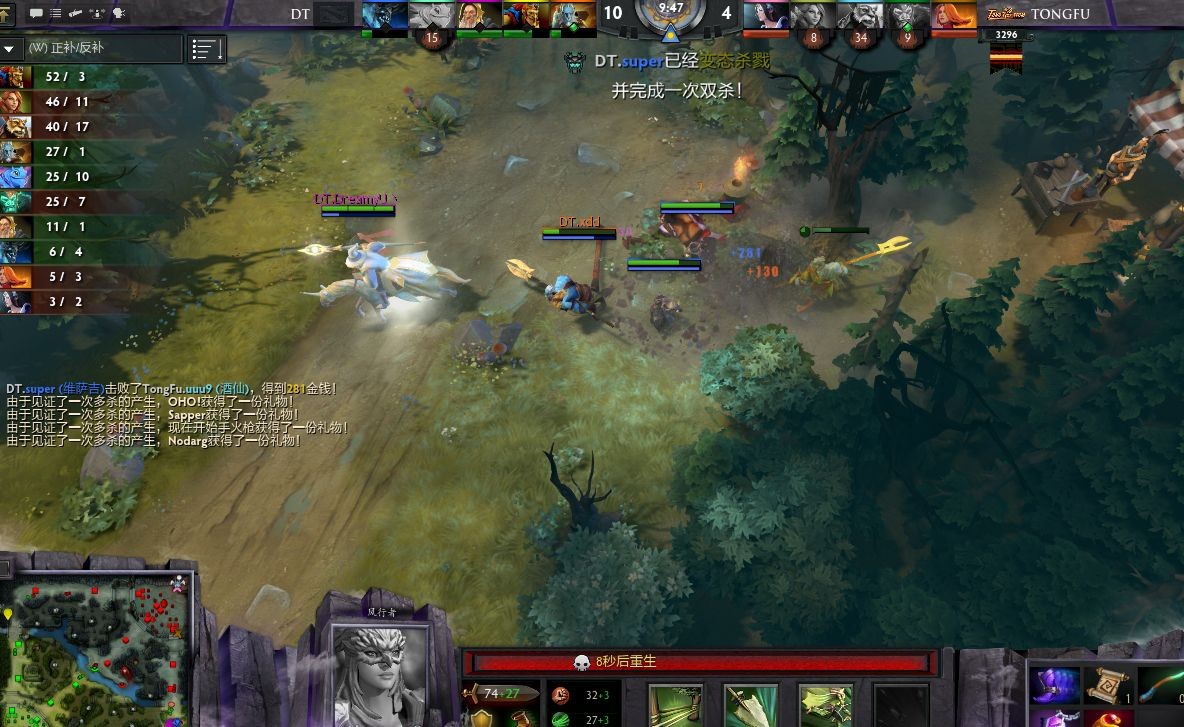
Task: Select the scoreboard row showing 3 / 2
Action: pyautogui.click(x=60, y=302)
